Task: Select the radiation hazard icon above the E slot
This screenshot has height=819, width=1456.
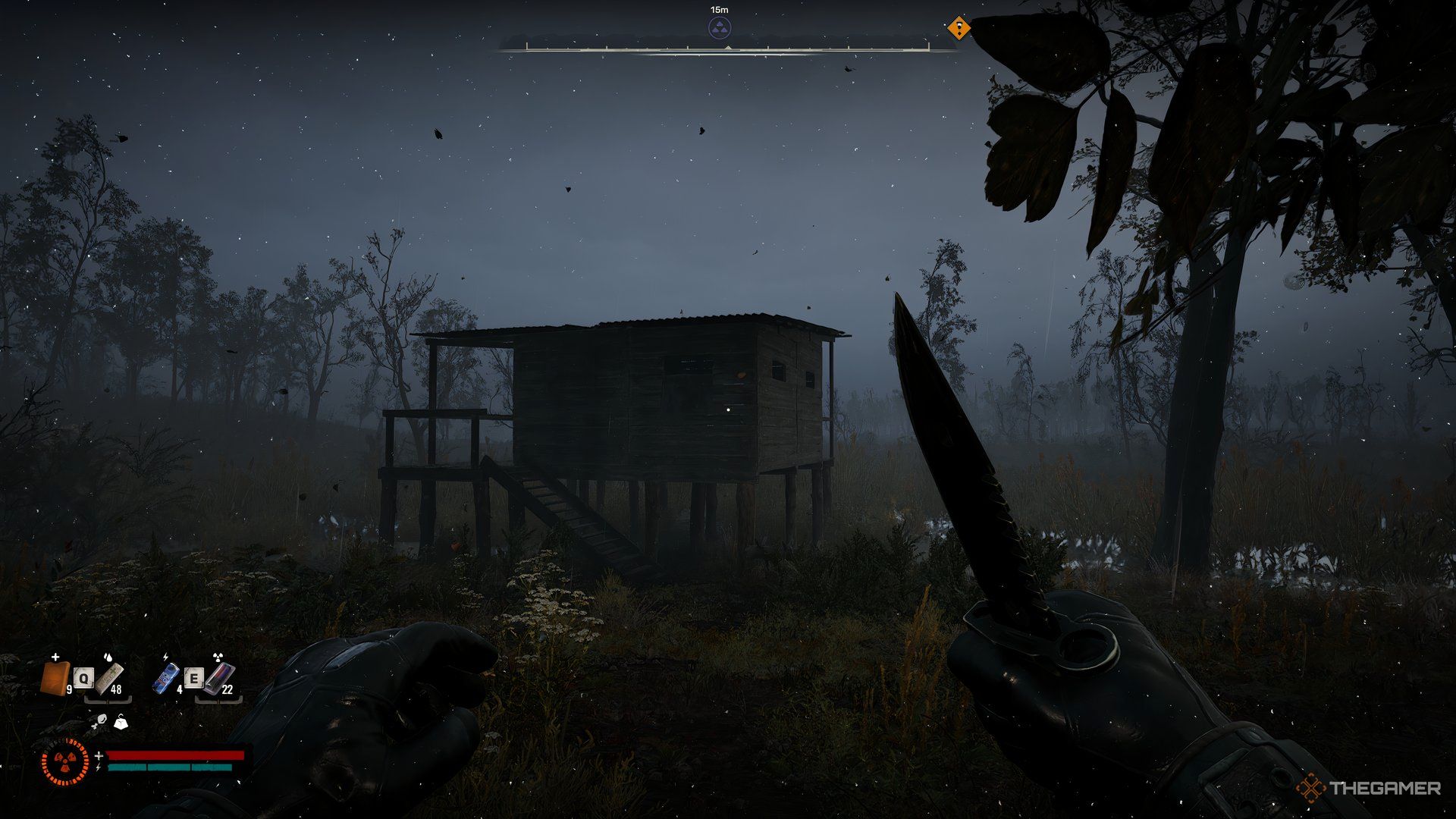Action: (x=218, y=656)
